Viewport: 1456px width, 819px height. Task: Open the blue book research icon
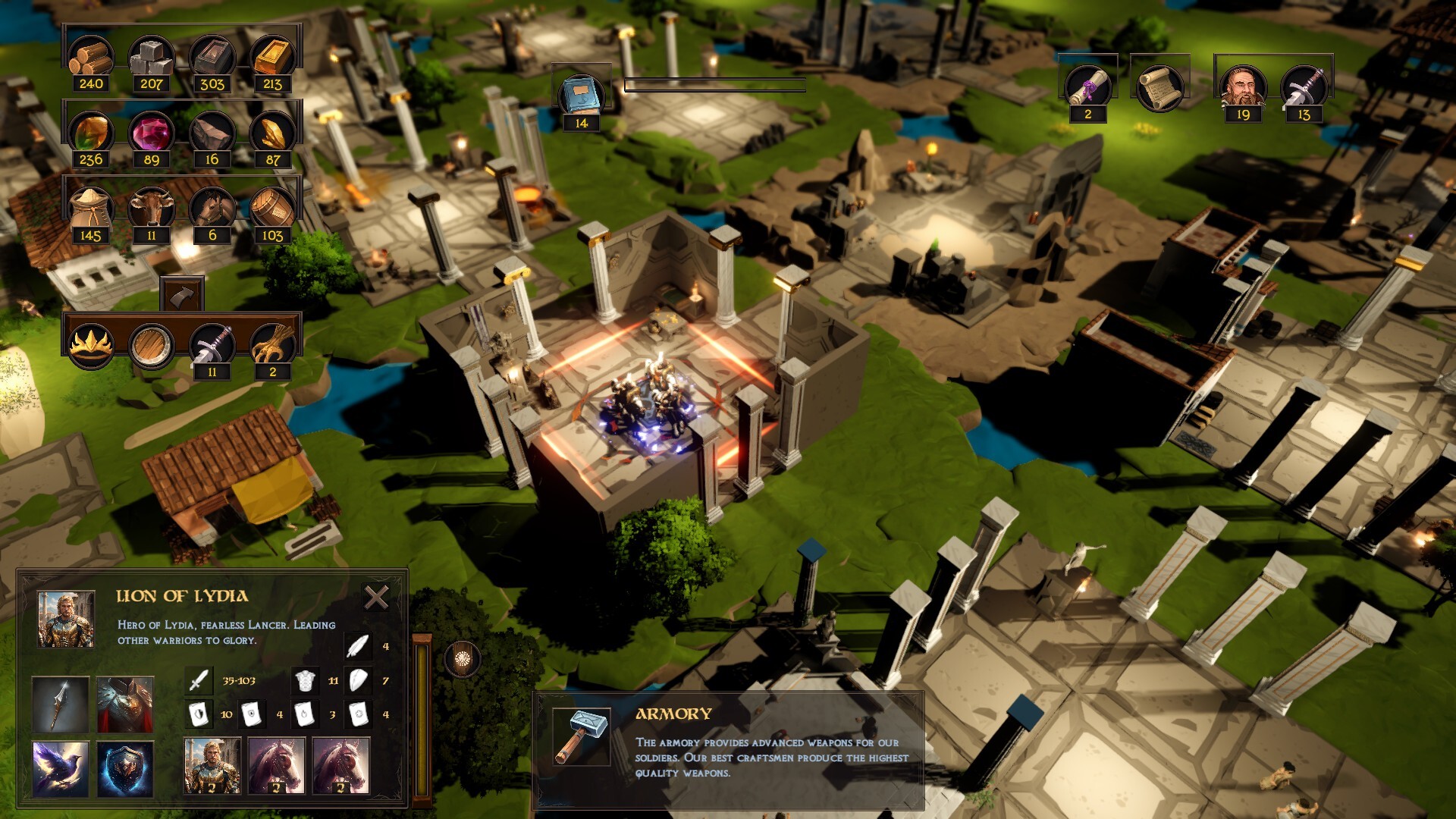pyautogui.click(x=582, y=95)
